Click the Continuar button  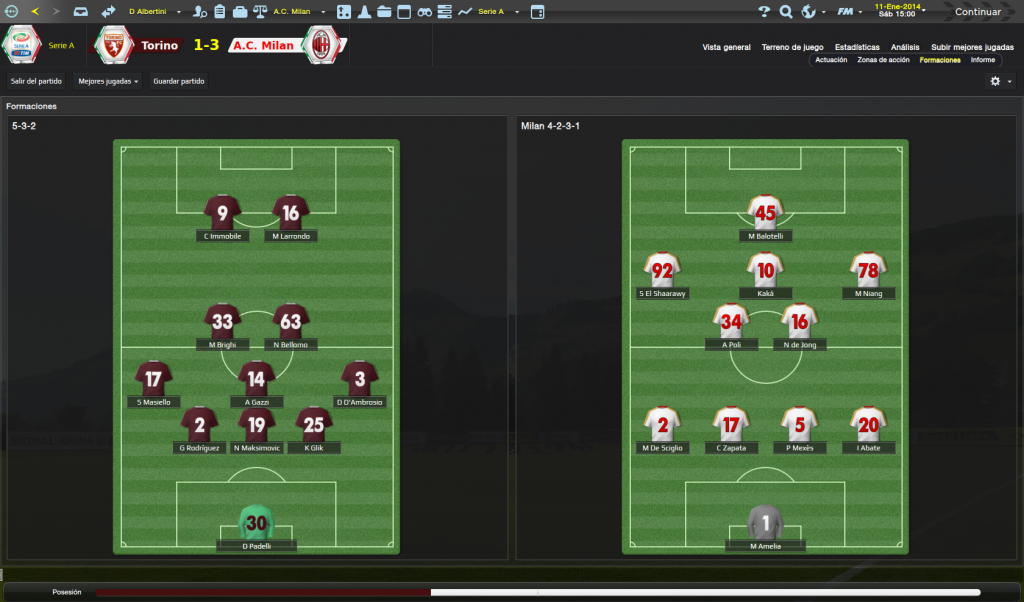coord(977,12)
